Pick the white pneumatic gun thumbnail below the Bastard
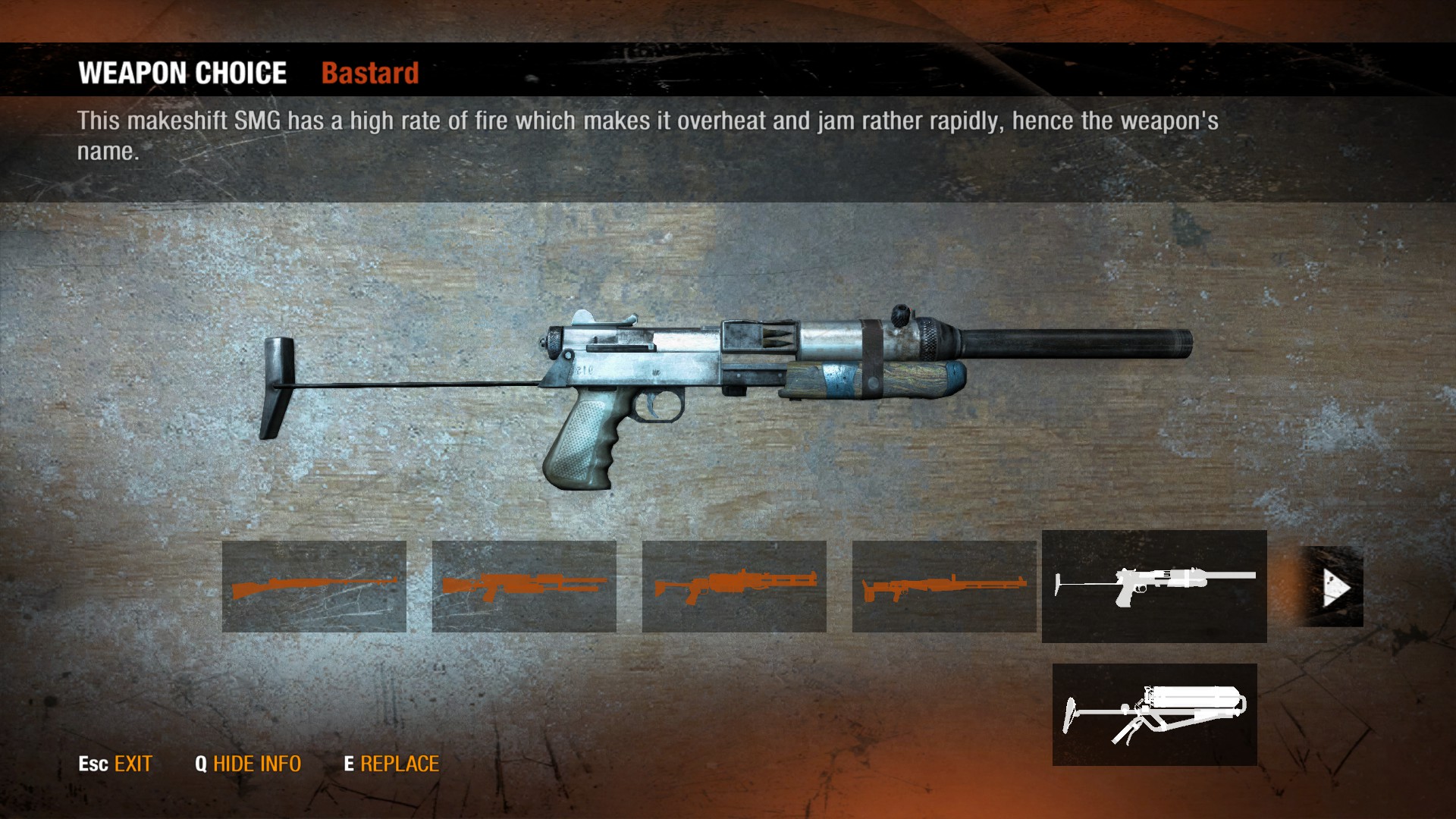The width and height of the screenshot is (1456, 819). (x=1154, y=714)
